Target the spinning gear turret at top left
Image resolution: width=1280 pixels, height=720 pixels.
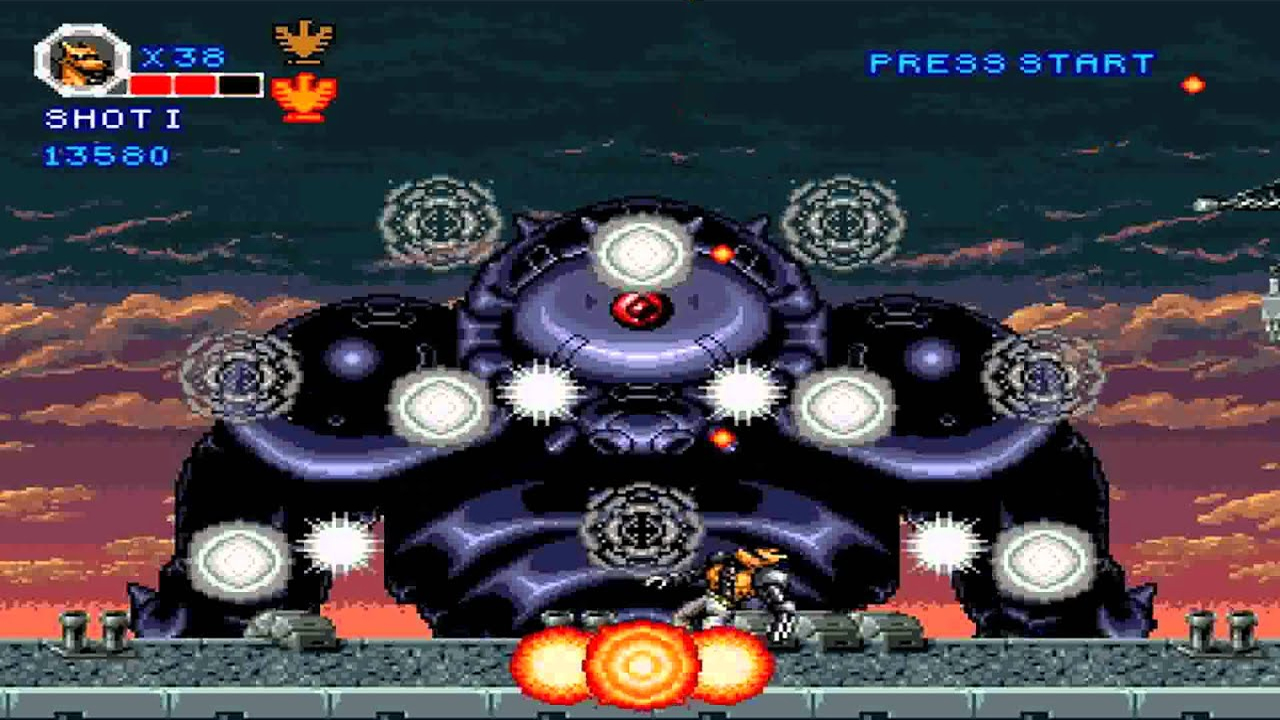(436, 220)
